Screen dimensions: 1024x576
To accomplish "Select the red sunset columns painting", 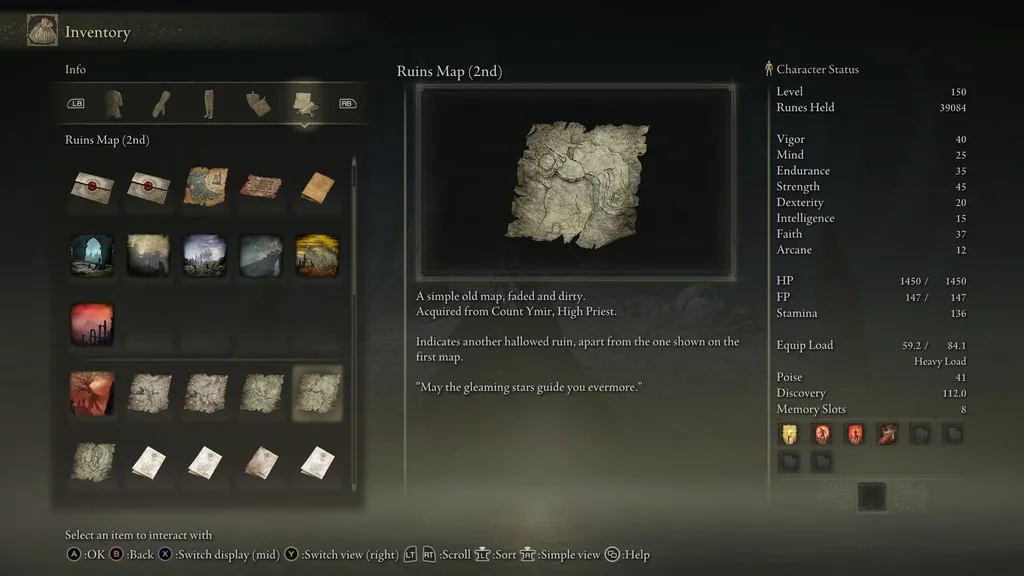I will pos(93,324).
